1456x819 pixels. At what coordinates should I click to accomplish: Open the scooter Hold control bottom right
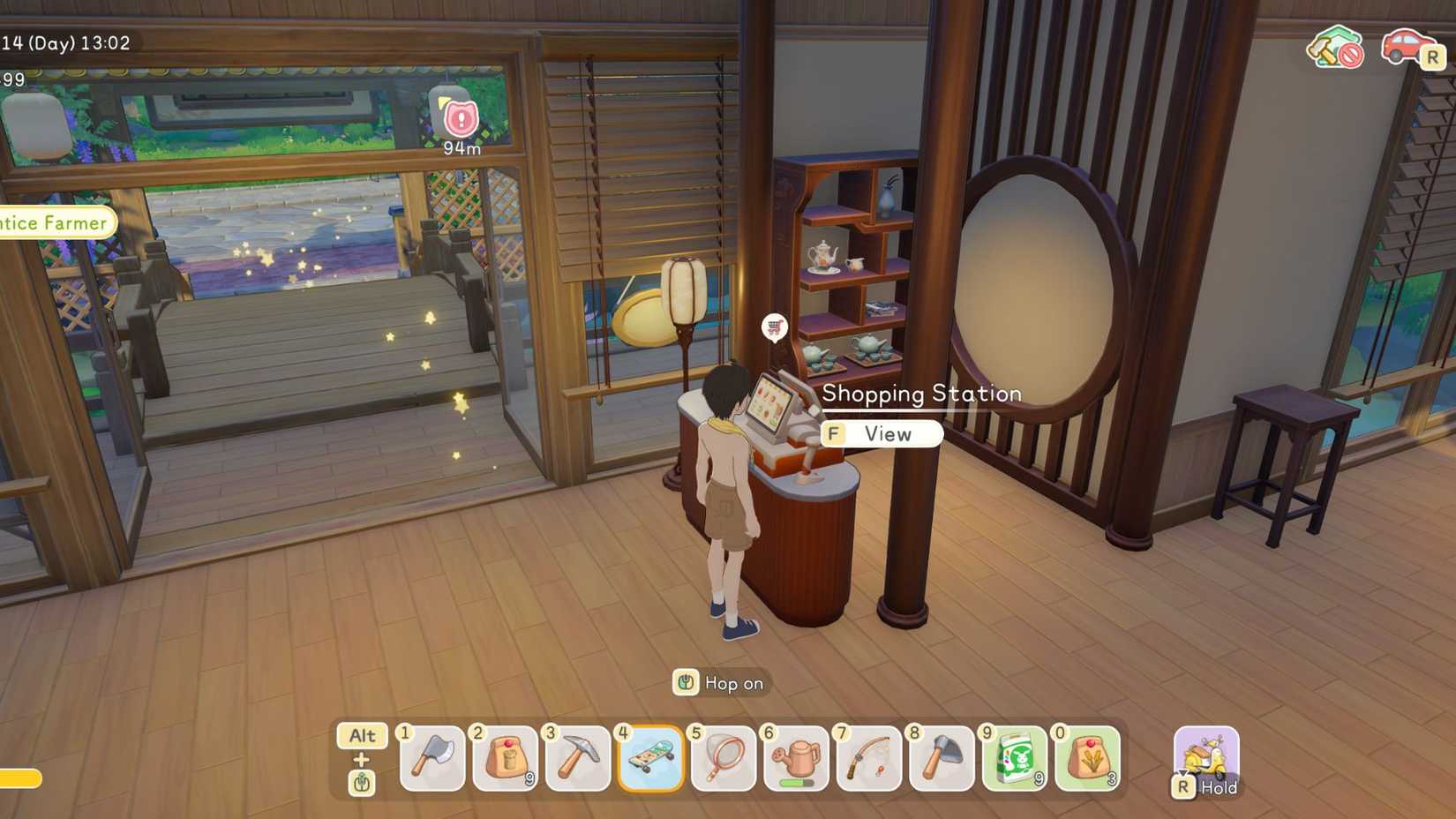tap(1205, 759)
